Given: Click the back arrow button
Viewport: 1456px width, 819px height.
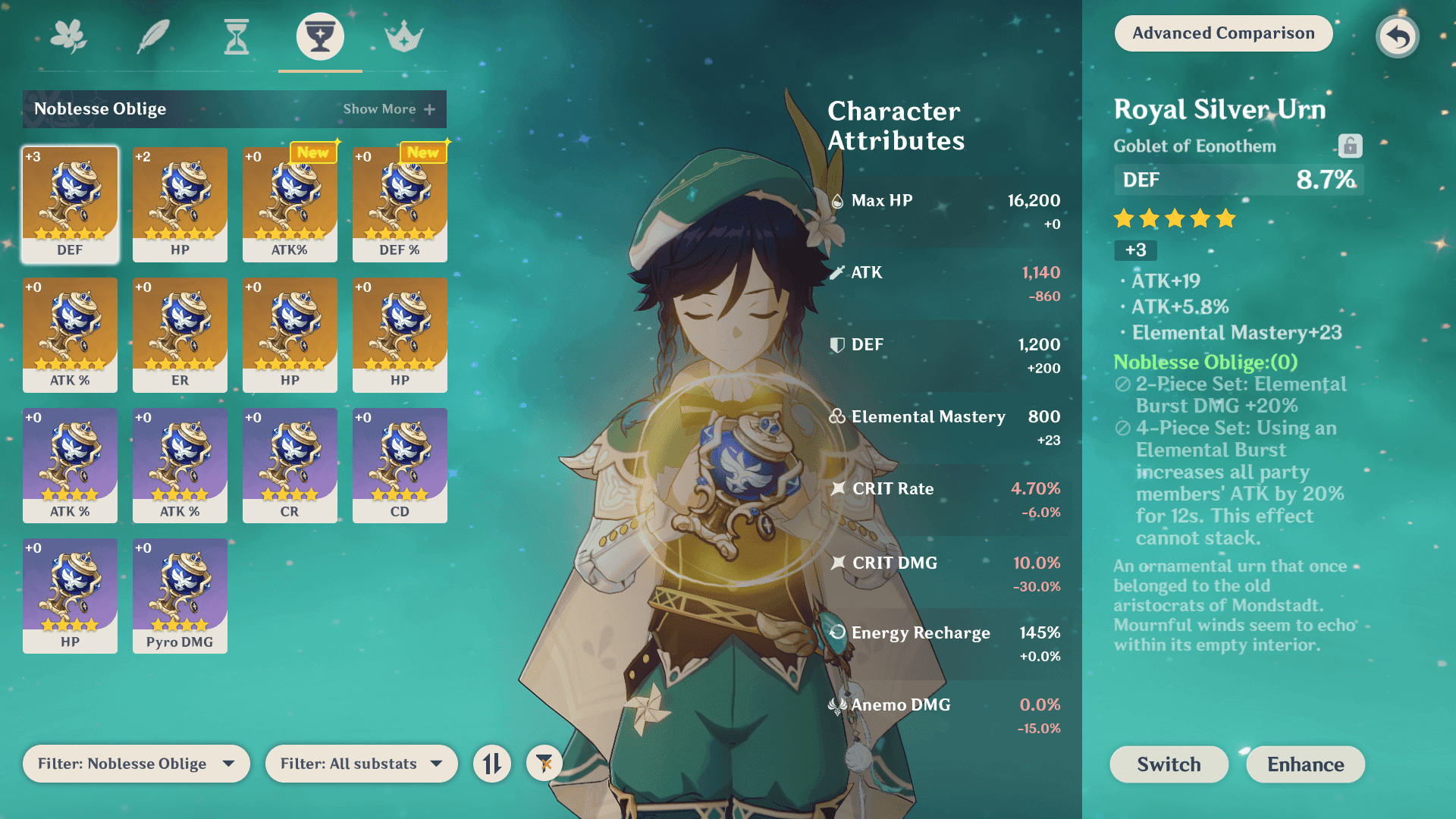Looking at the screenshot, I should click(x=1397, y=36).
